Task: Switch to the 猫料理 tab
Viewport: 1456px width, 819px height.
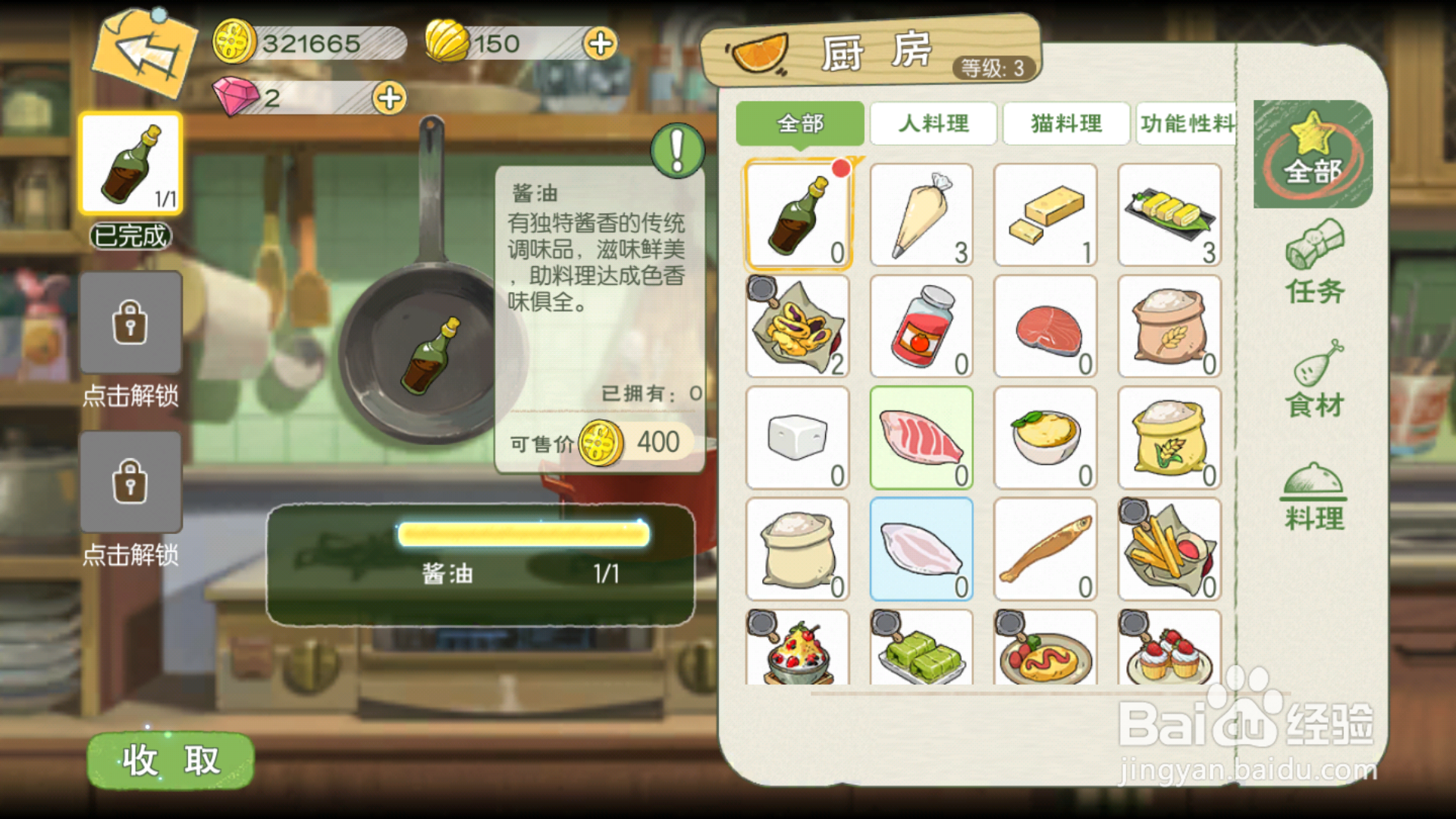Action: 1066,124
